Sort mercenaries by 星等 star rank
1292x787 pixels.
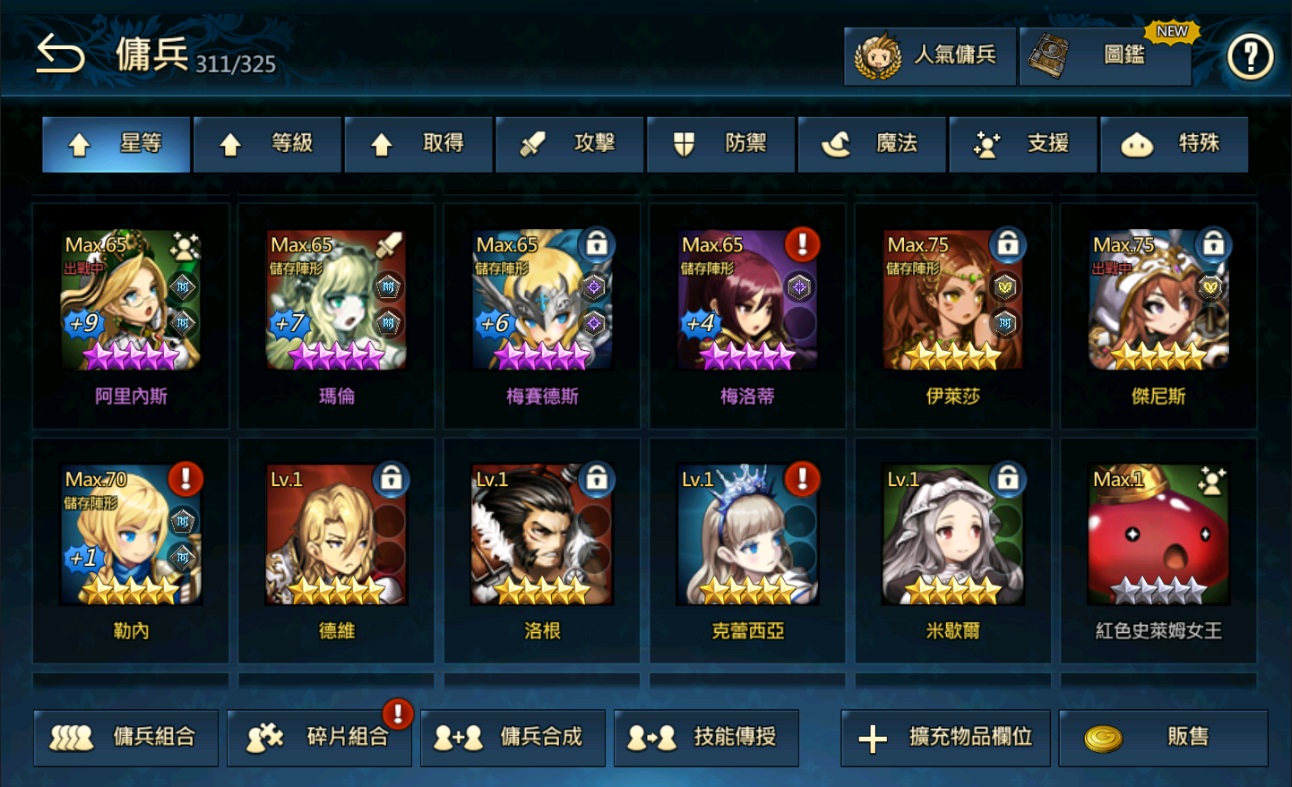tap(116, 144)
